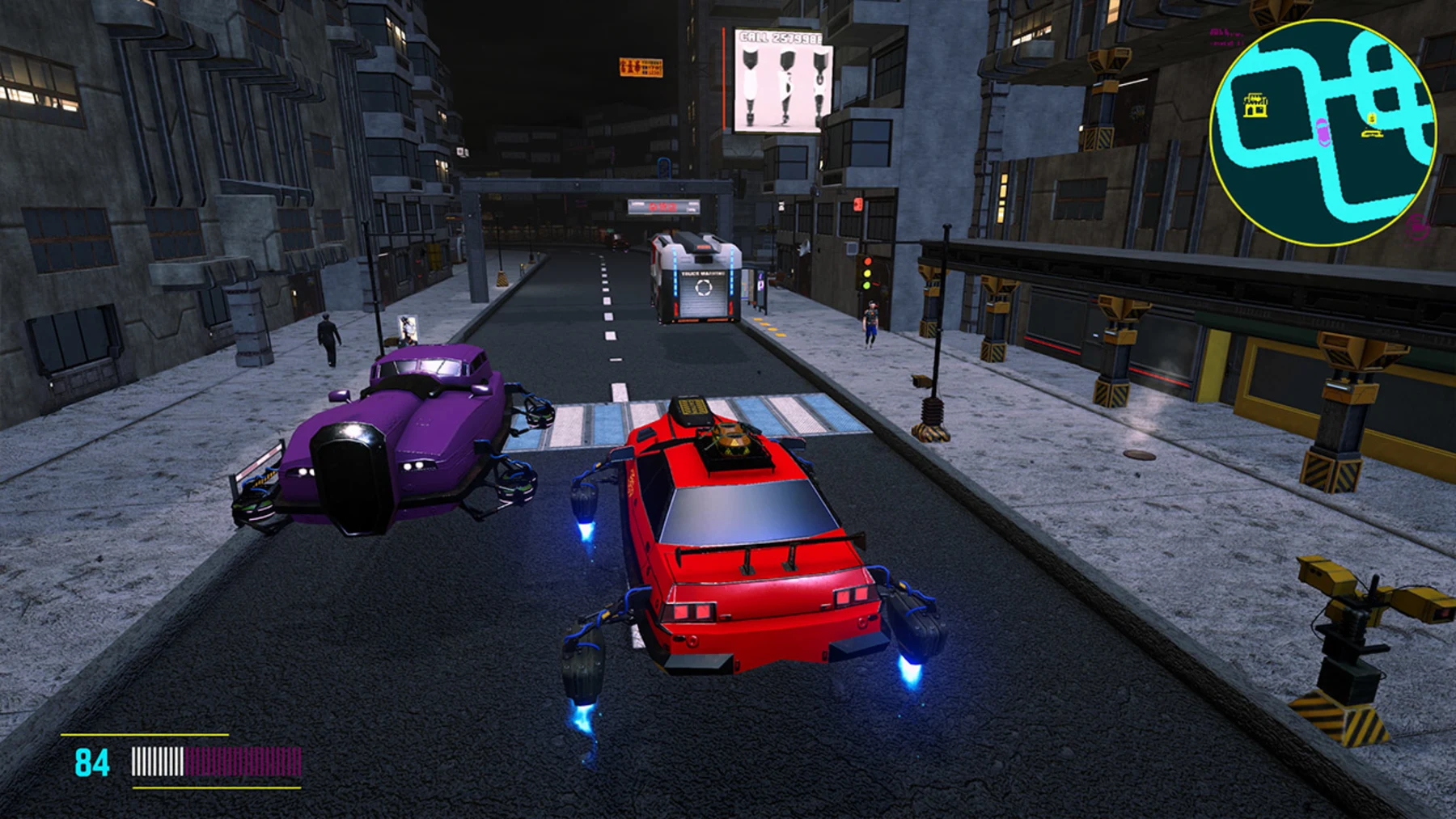The width and height of the screenshot is (1456, 819).
Task: Select the yellow shop icon on the minimap
Action: [1255, 103]
